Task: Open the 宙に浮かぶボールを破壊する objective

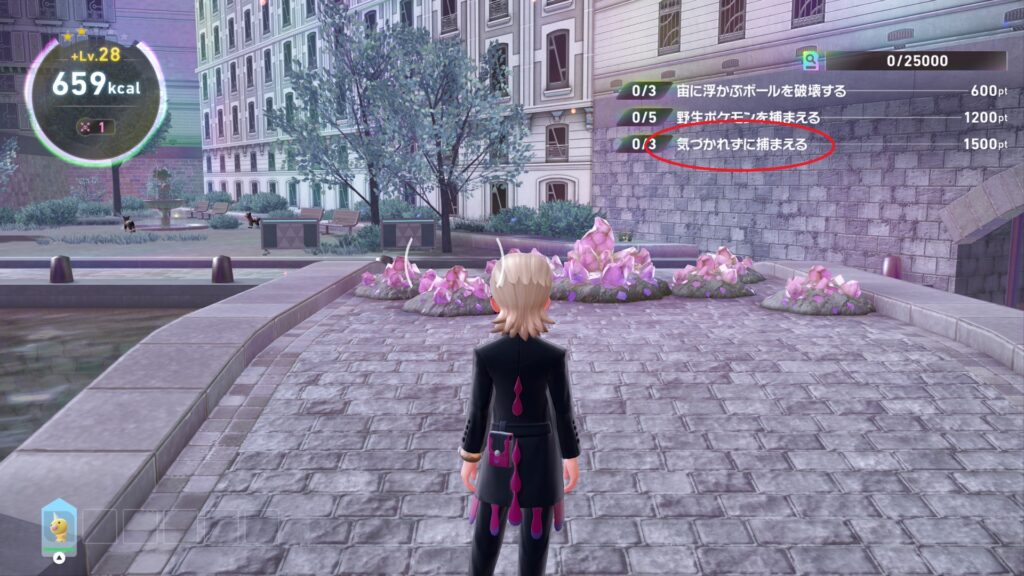Action: [x=748, y=91]
